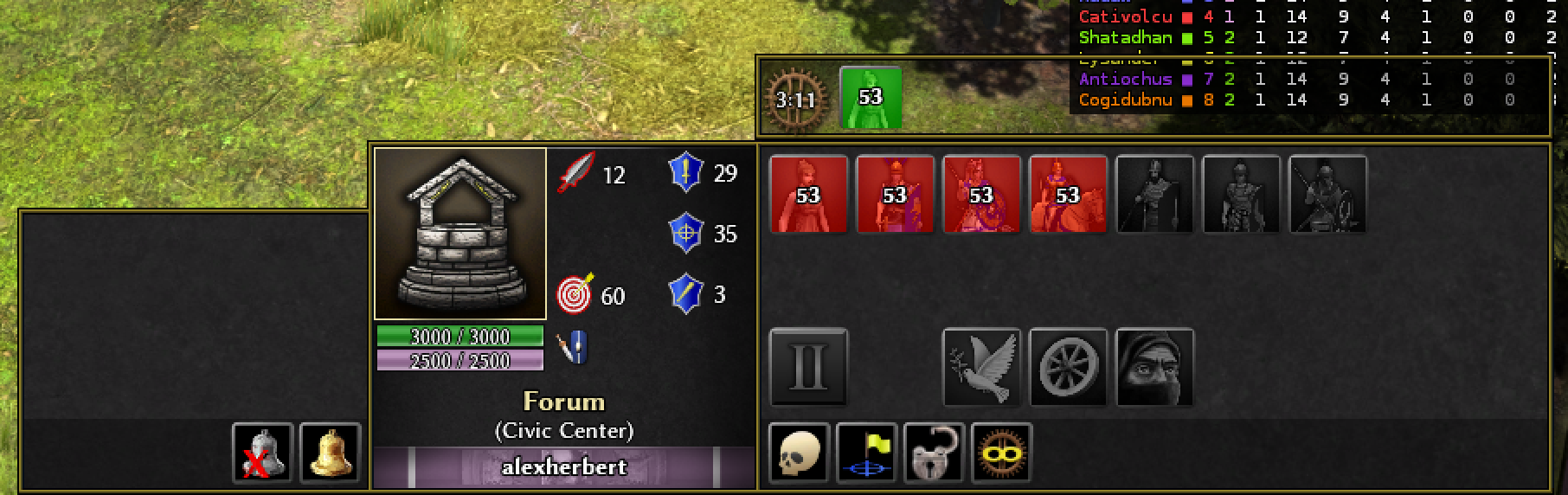
Task: Select the dove technology icon
Action: tap(981, 367)
